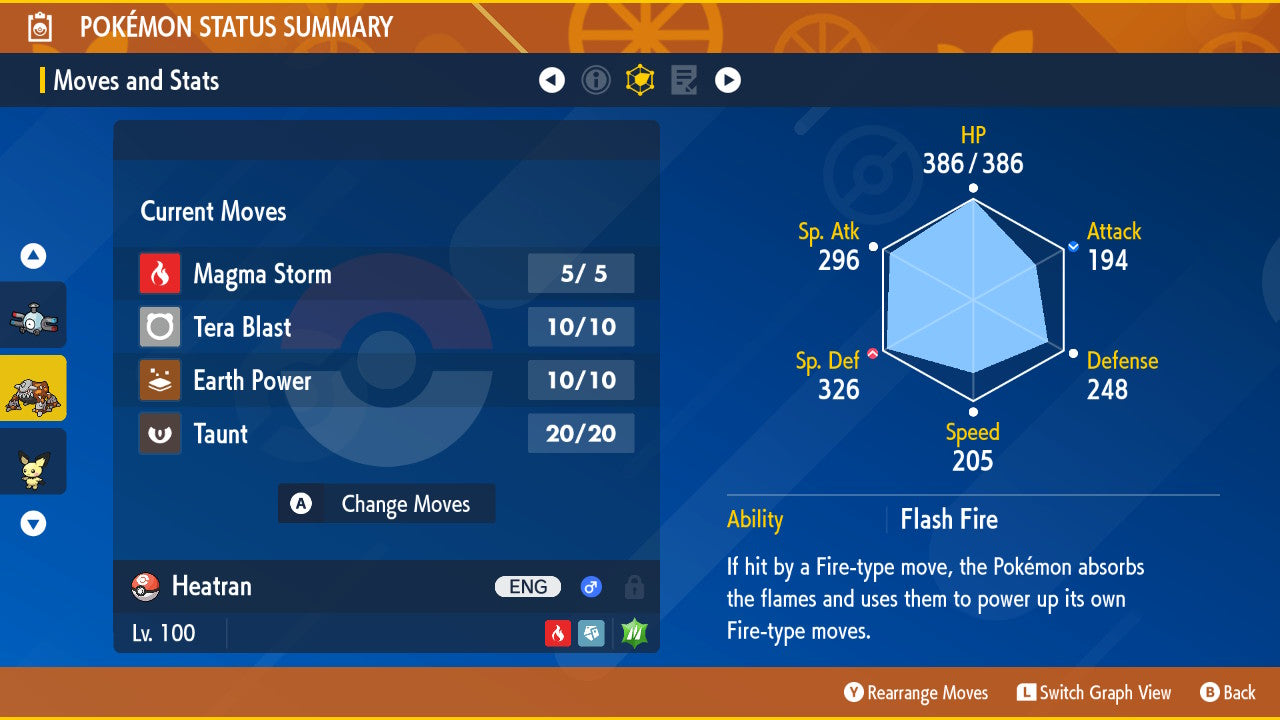Pick the Taunt move entry
1280x720 pixels.
386,434
